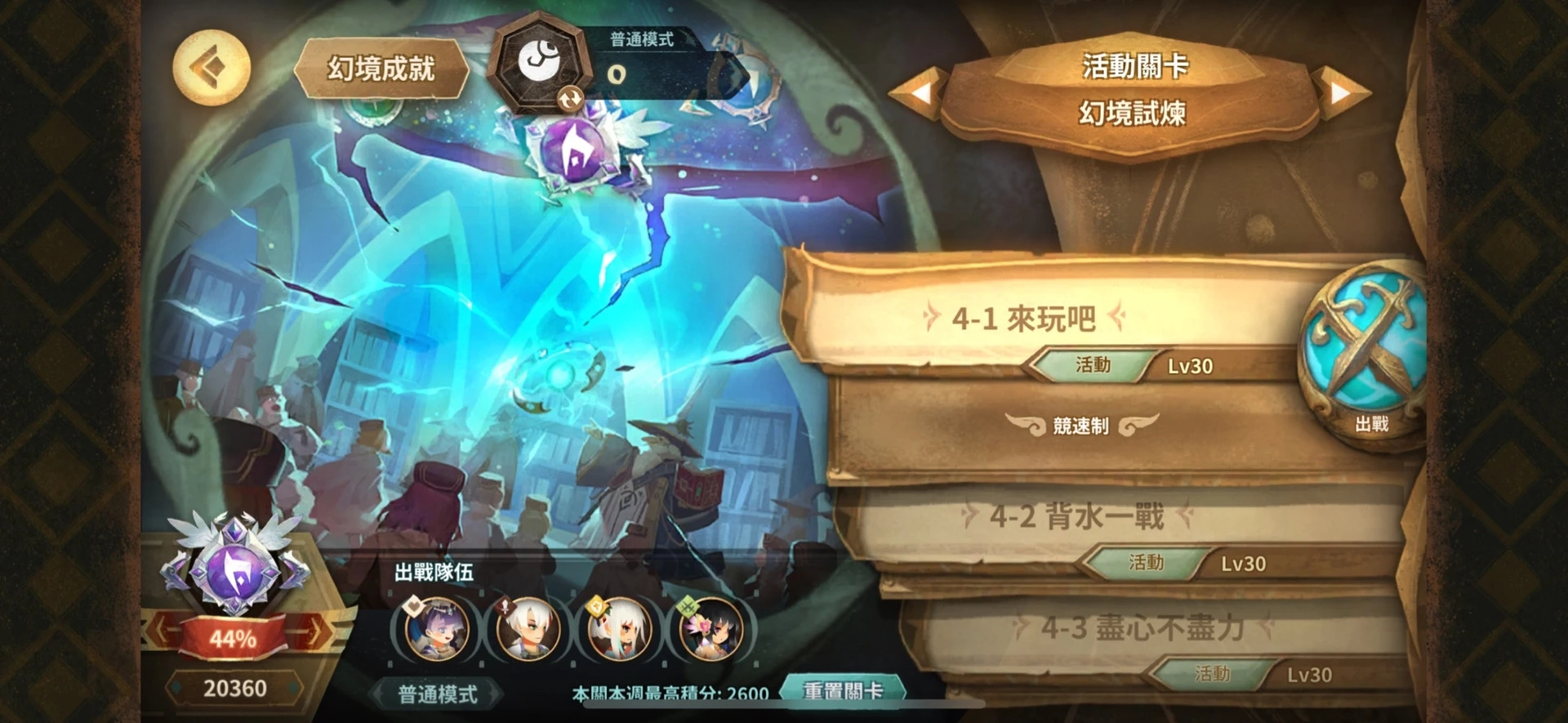Image resolution: width=1568 pixels, height=723 pixels.
Task: Select the swap arrows icon to change mode
Action: click(x=572, y=99)
